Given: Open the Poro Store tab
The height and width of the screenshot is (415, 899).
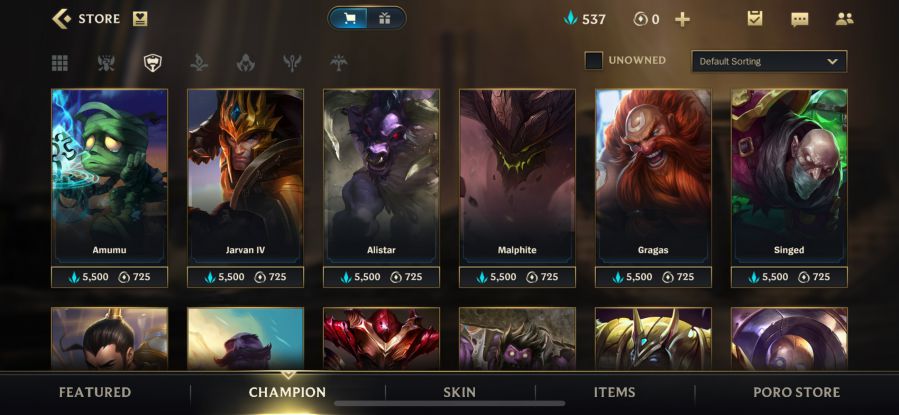Looking at the screenshot, I should [796, 392].
